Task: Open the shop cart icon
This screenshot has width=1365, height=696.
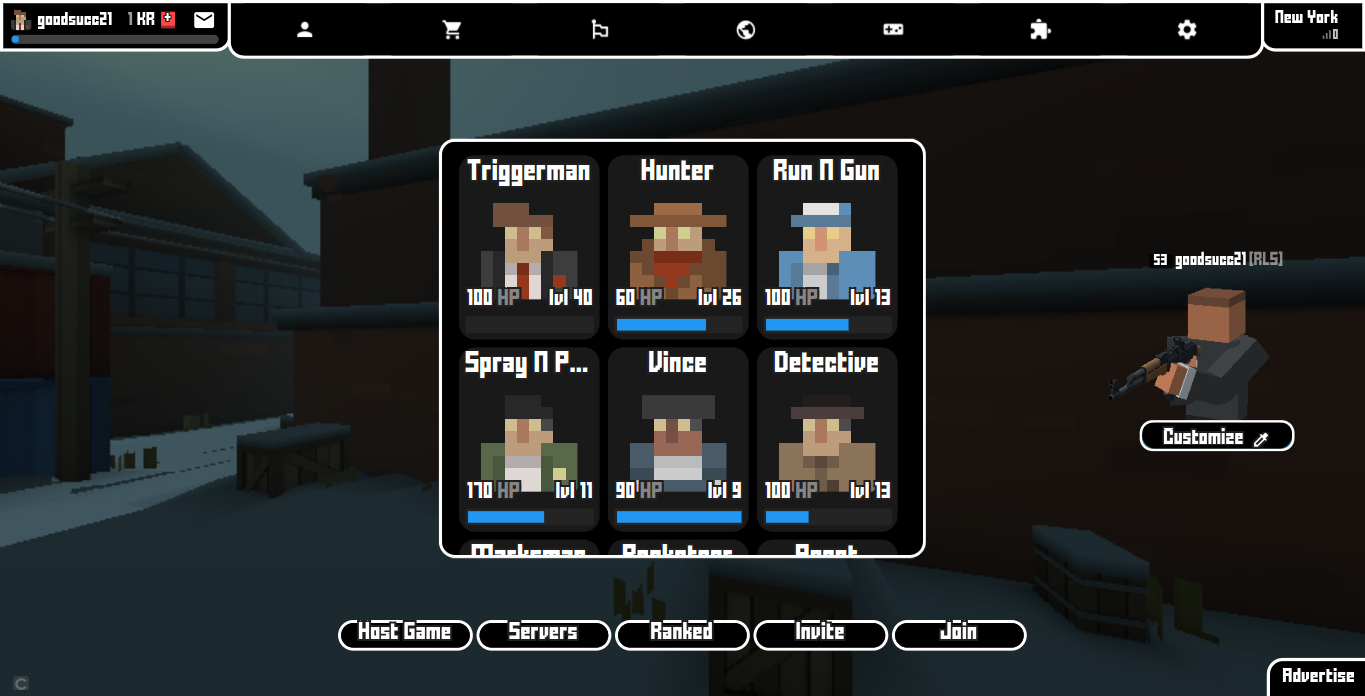Action: [452, 30]
